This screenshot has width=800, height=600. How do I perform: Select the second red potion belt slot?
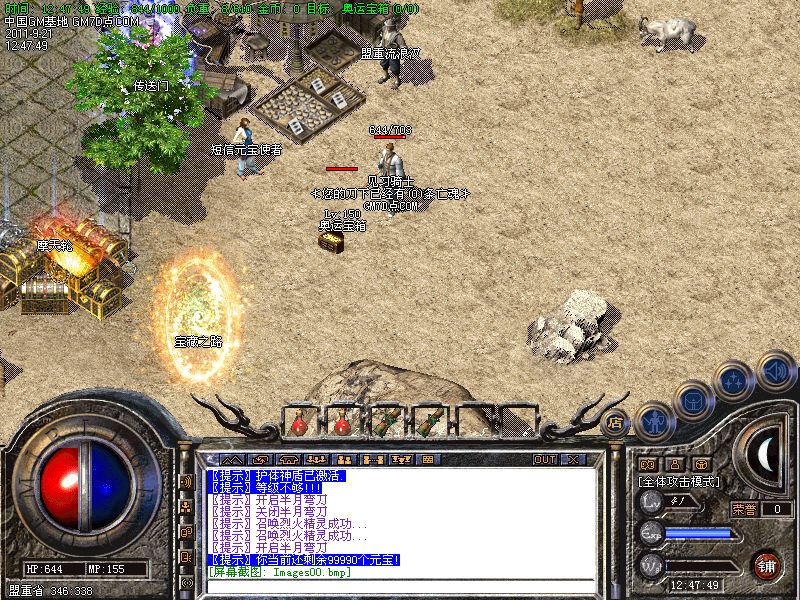tap(342, 421)
